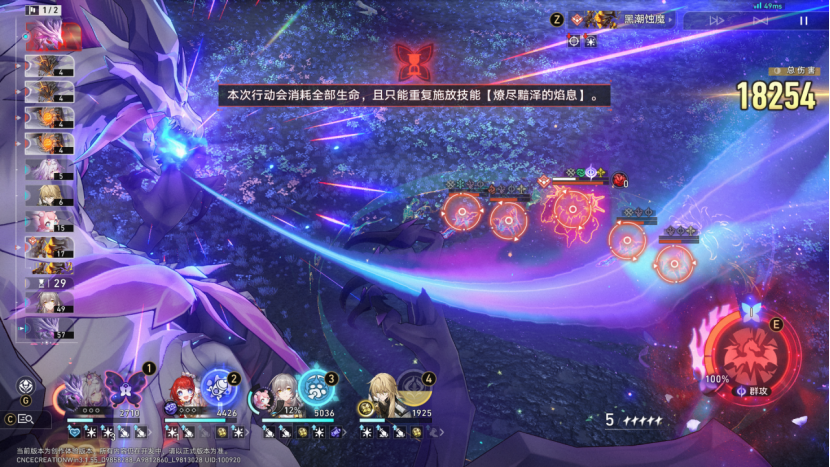Activate the red-haired character's ultimate
This screenshot has height=467, width=830.
(218, 386)
